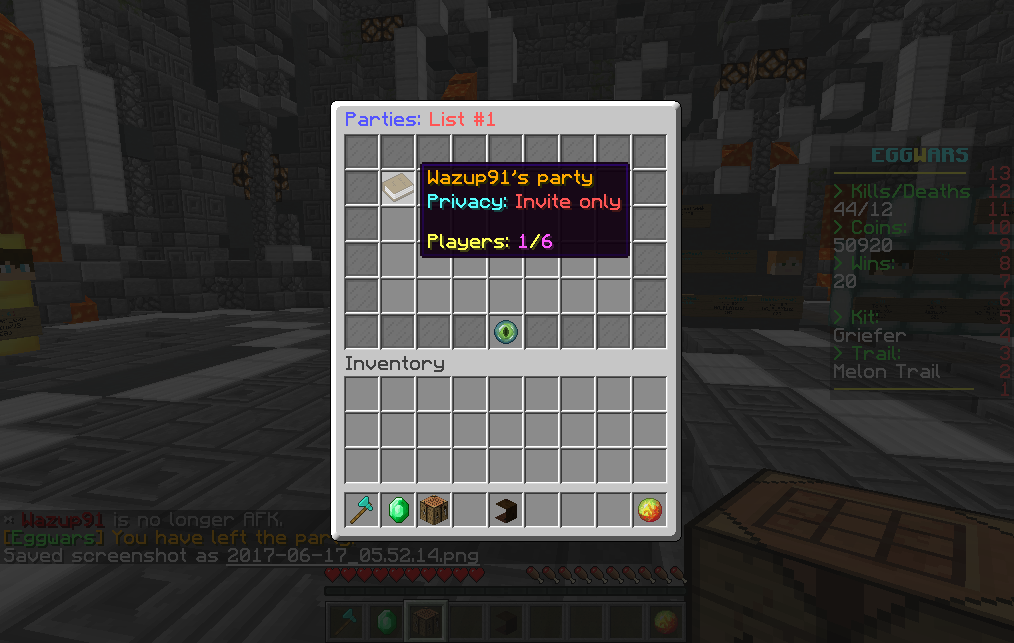This screenshot has width=1014, height=643.
Task: Pick up the diamond axe
Action: click(362, 511)
